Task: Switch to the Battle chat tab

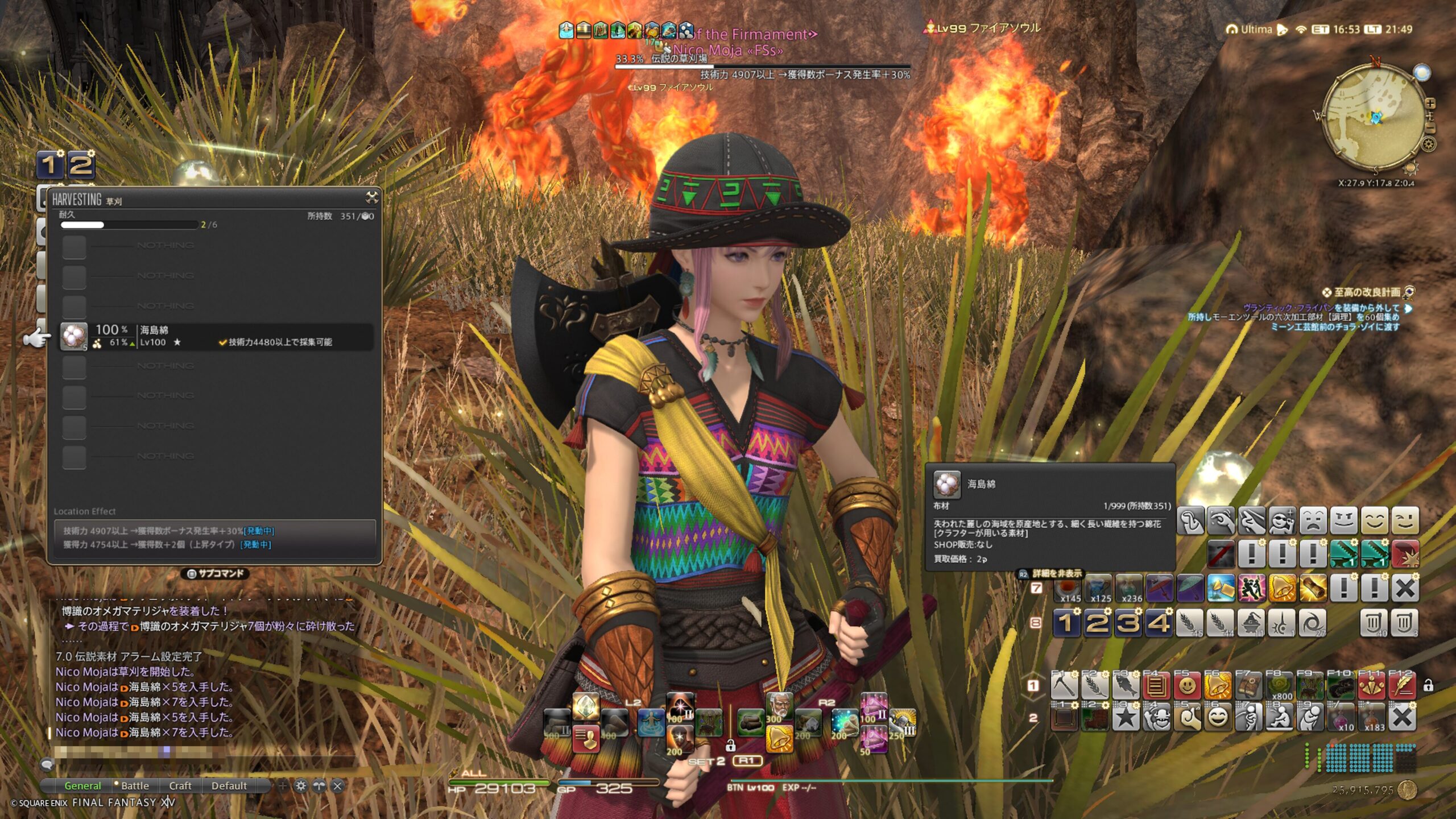Action: tap(135, 785)
